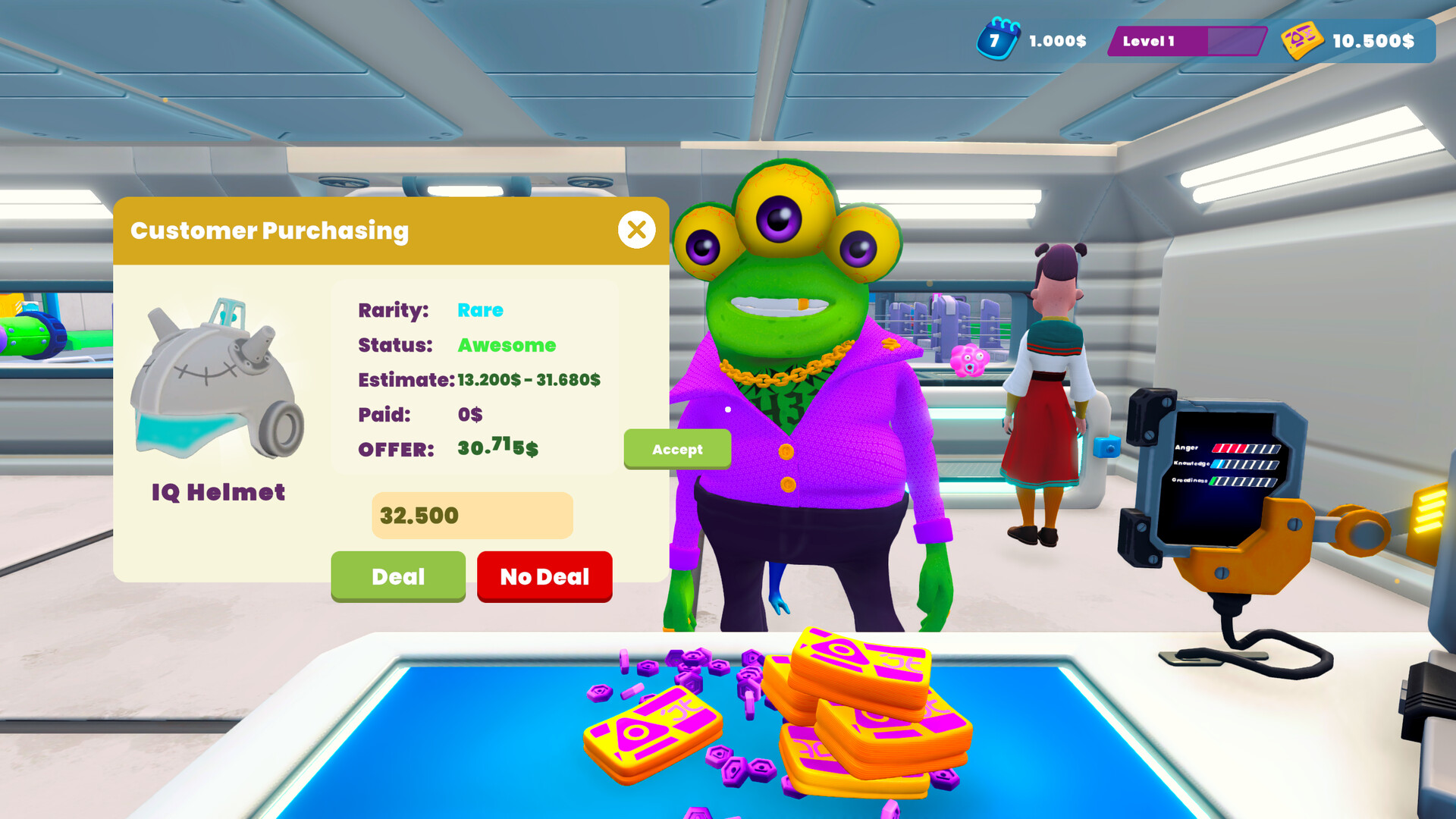Click the Customer Purchasing title bar
This screenshot has width=1456, height=819.
(x=271, y=230)
